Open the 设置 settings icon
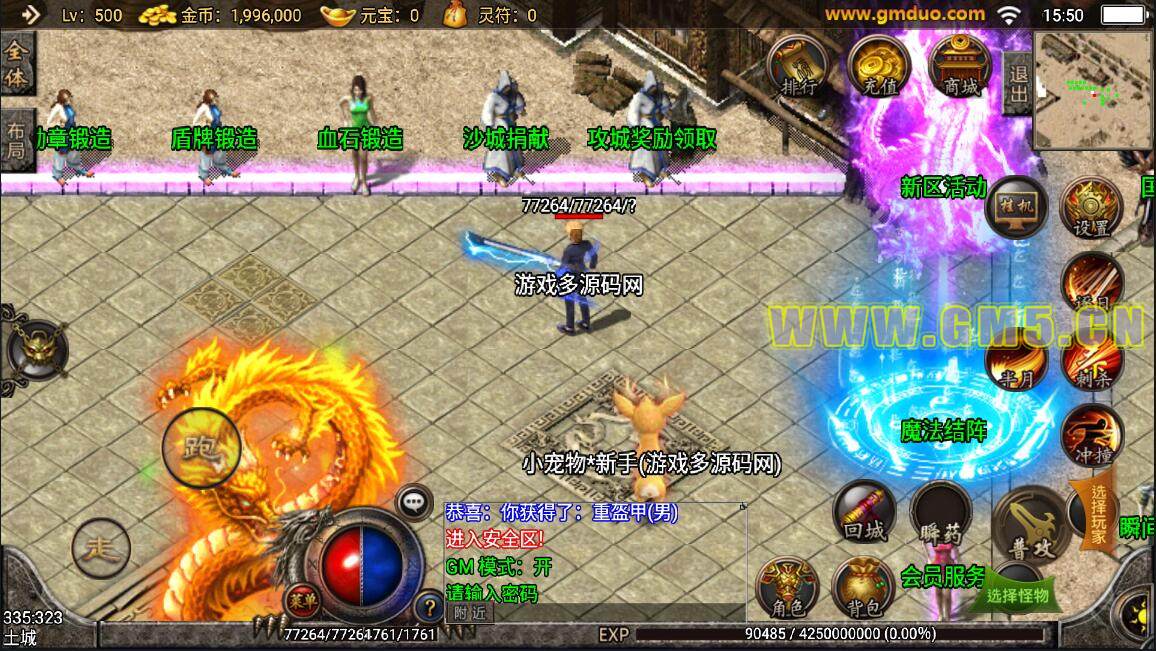 coord(1091,208)
